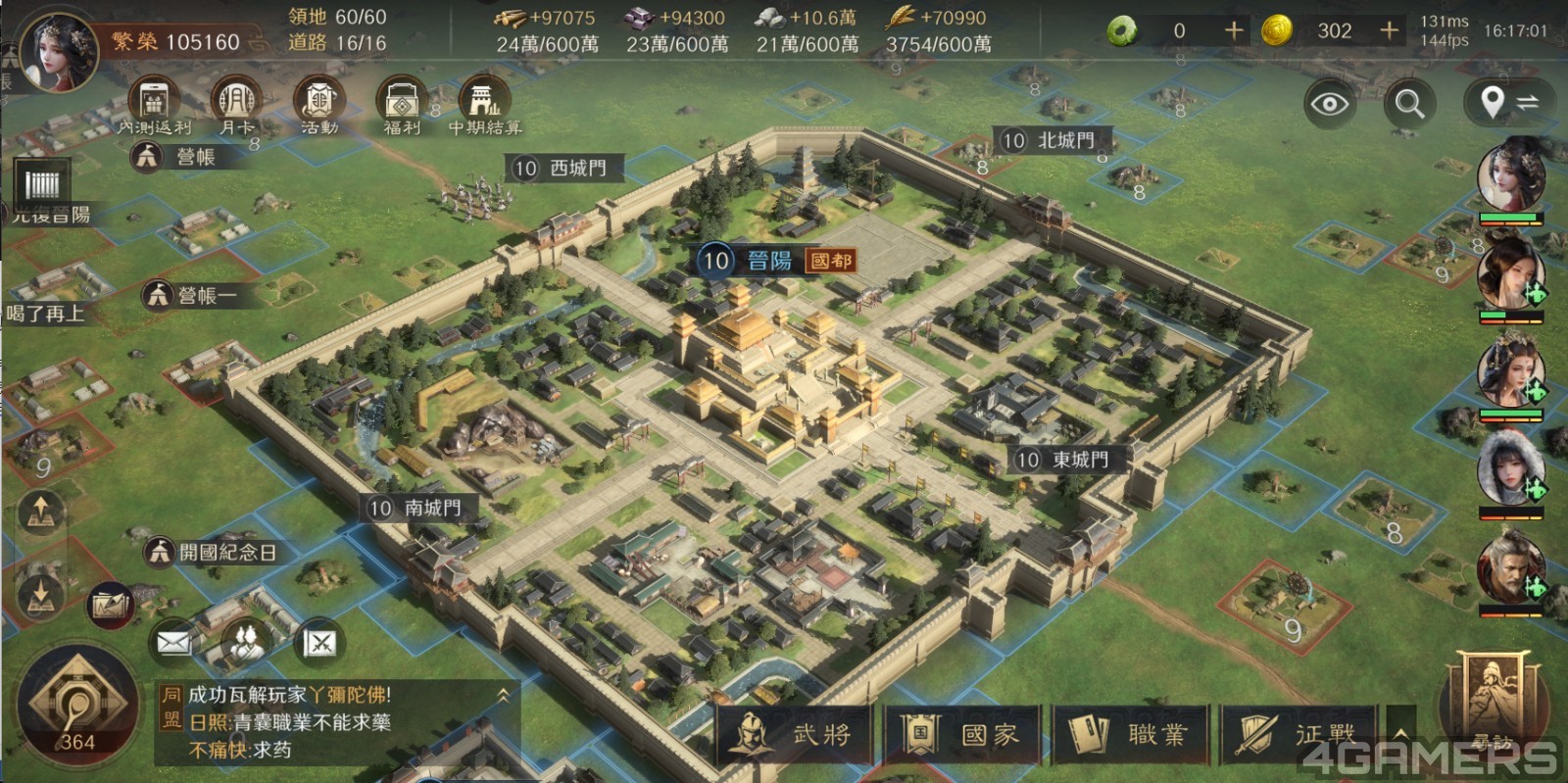
Task: Toggle the eye visibility button
Action: click(x=1330, y=103)
